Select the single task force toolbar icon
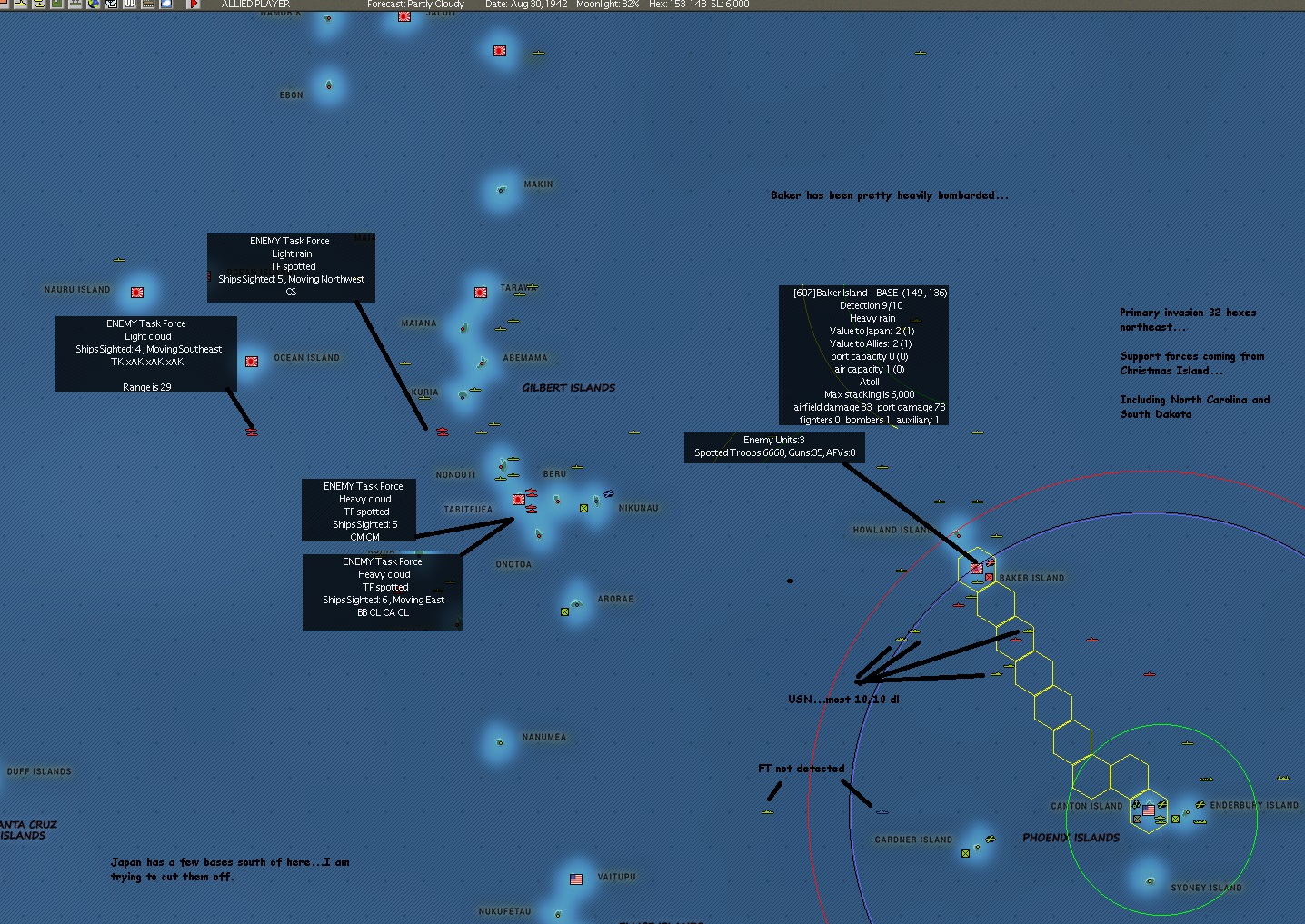 click(x=20, y=5)
